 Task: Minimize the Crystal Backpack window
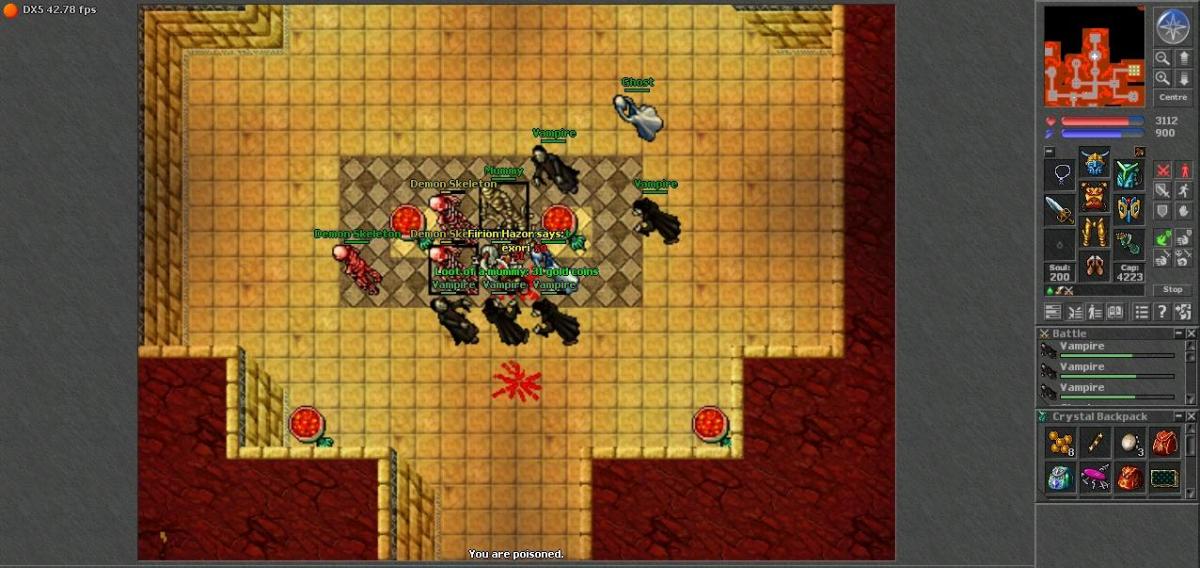click(x=1178, y=416)
